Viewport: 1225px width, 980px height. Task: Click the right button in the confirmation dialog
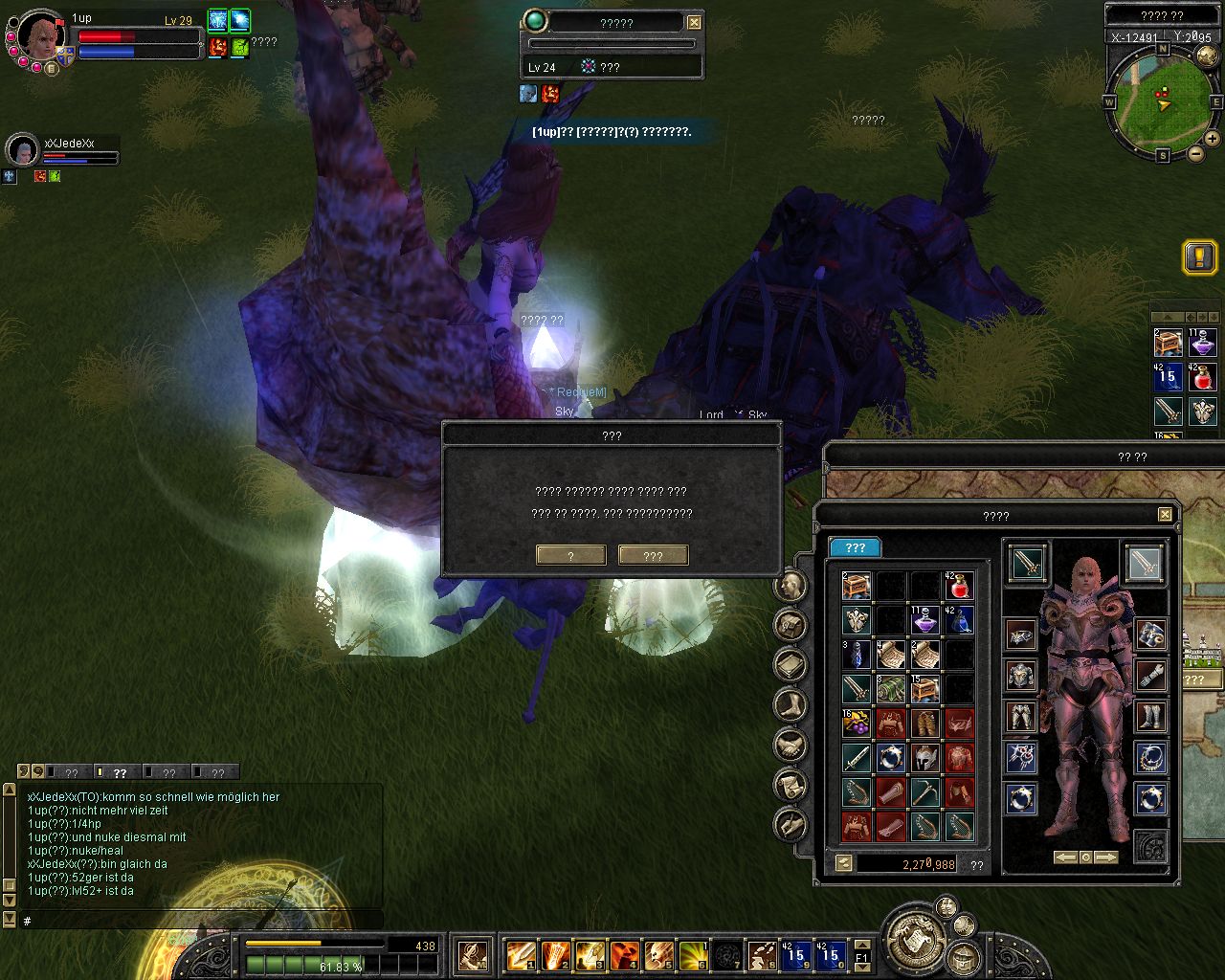(x=653, y=555)
